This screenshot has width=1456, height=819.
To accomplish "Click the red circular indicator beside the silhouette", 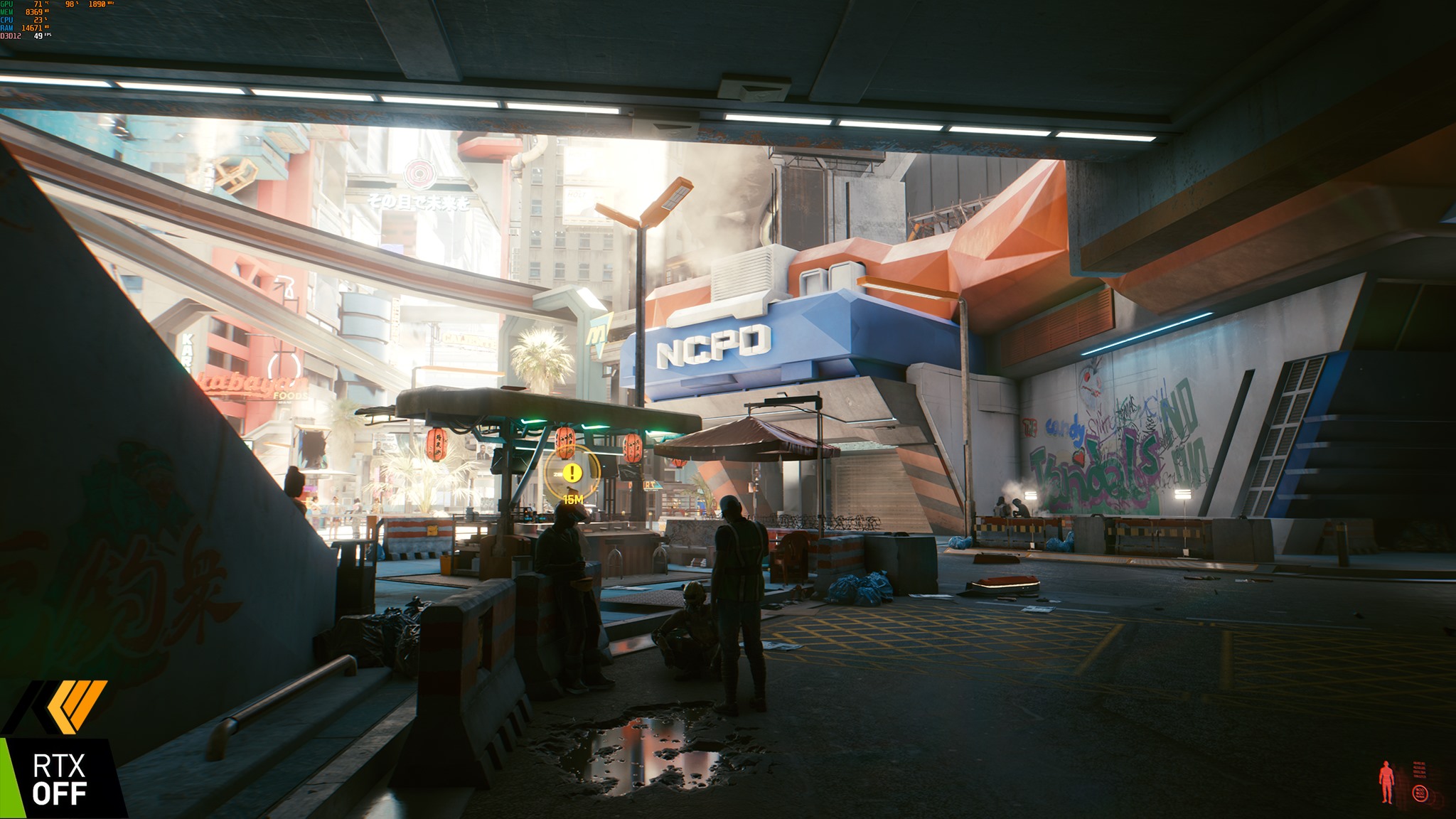I will [x=1419, y=793].
